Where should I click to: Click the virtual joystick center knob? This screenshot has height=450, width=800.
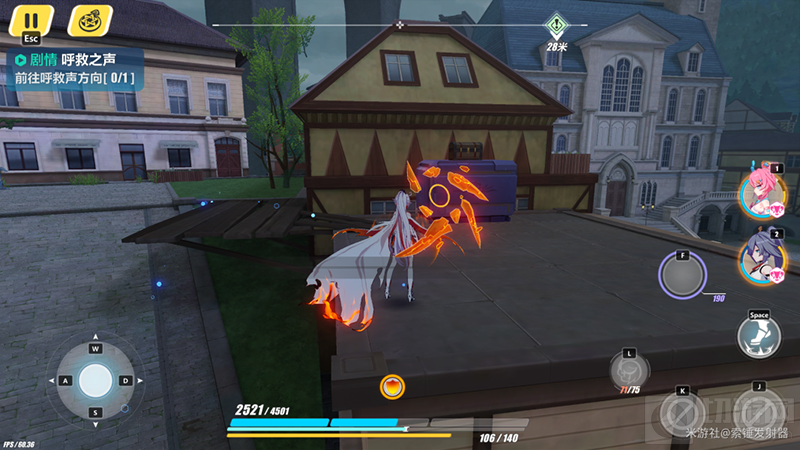pyautogui.click(x=96, y=380)
